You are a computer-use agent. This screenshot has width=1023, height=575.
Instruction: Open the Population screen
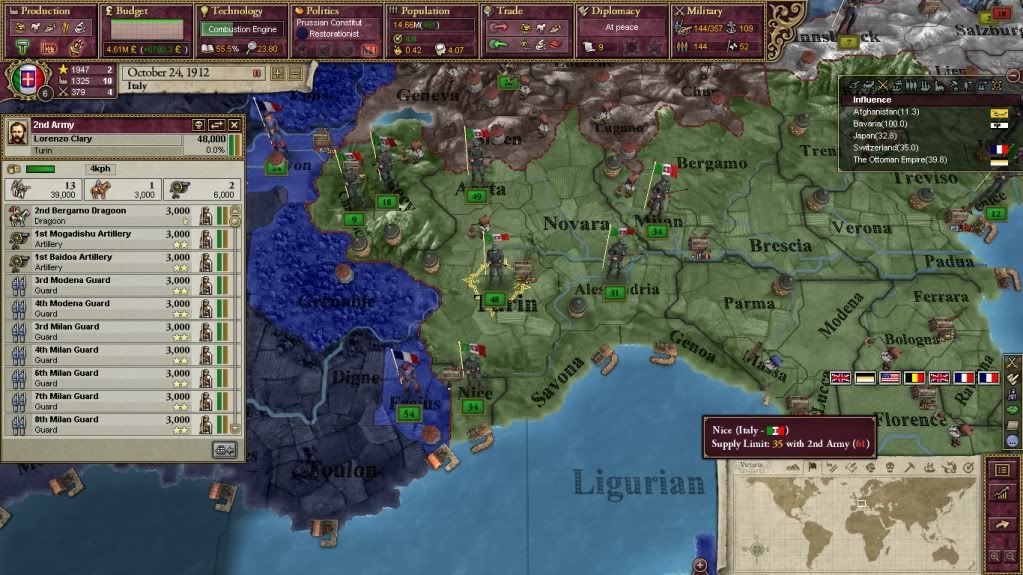[426, 12]
